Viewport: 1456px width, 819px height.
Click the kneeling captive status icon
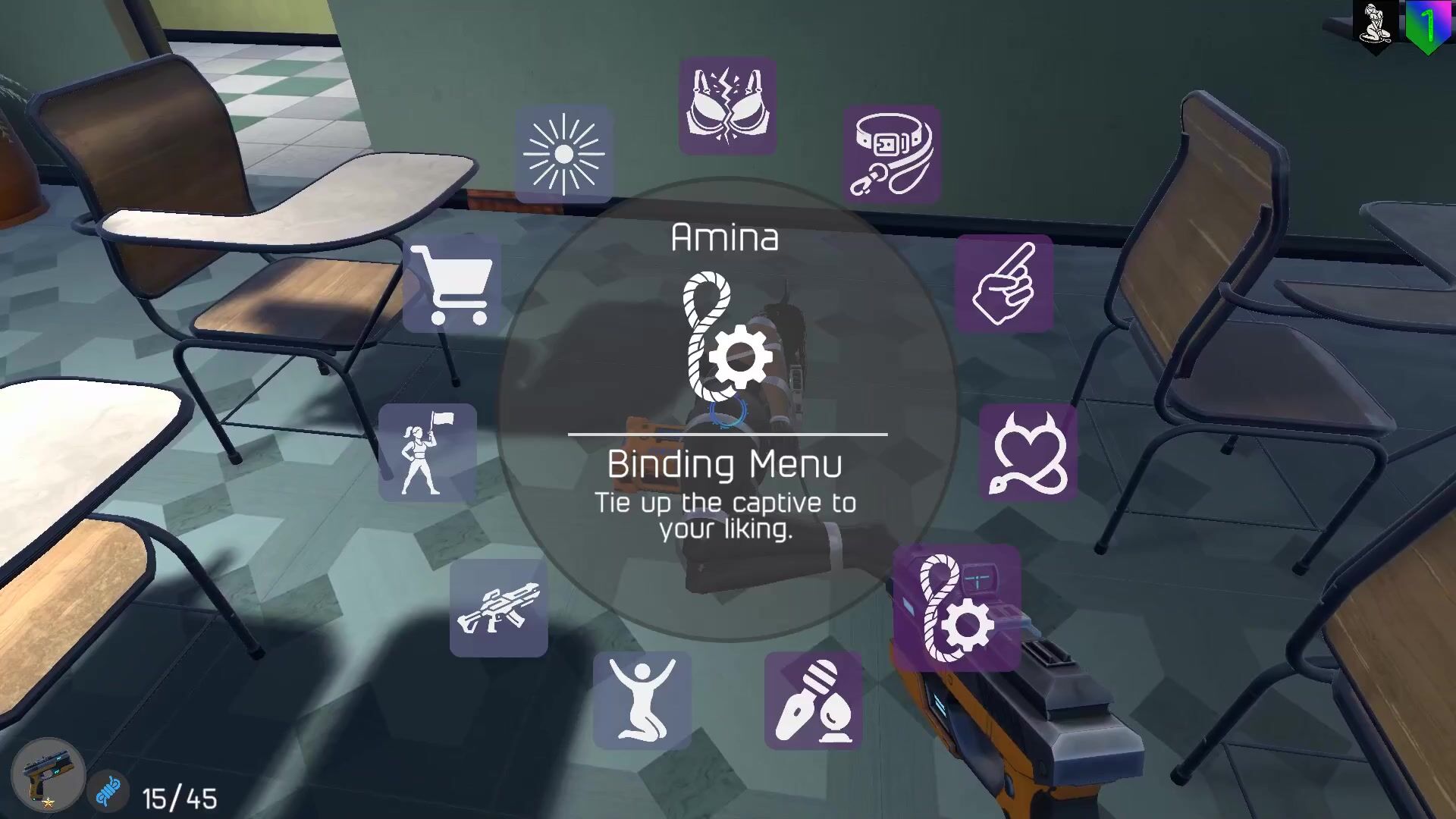1375,26
